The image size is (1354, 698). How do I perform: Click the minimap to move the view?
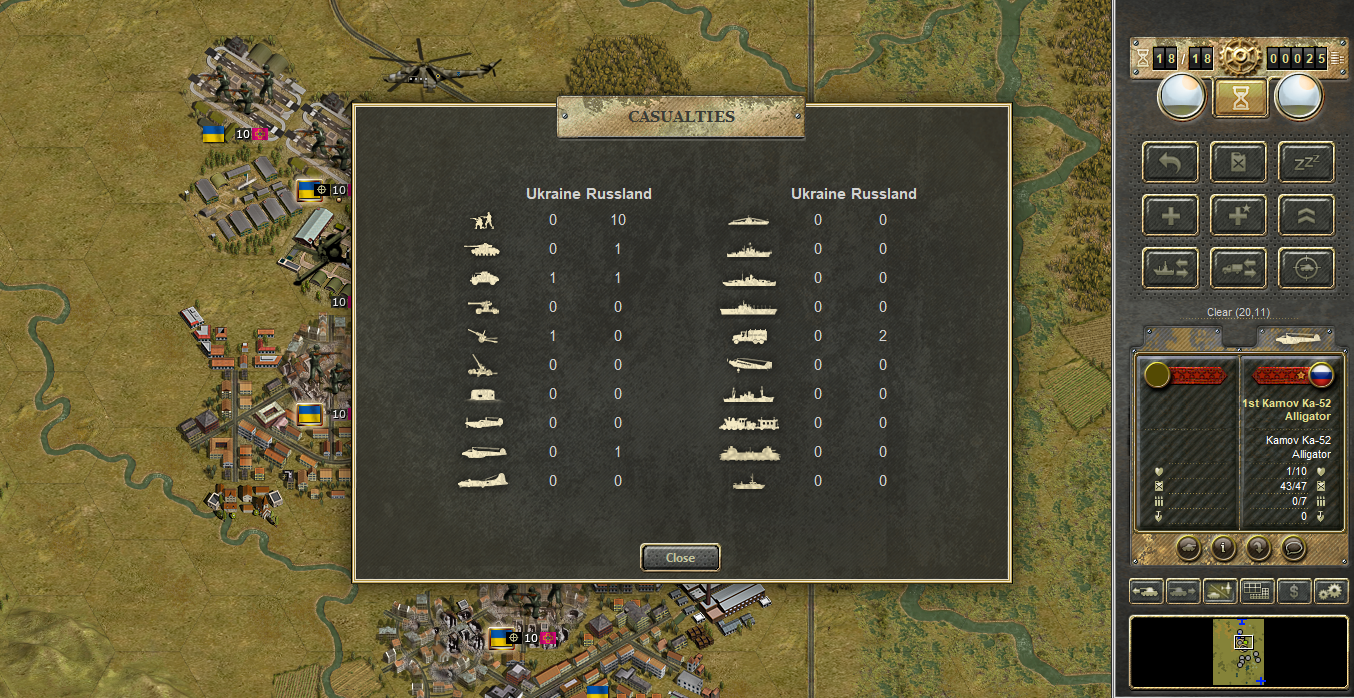[x=1239, y=651]
